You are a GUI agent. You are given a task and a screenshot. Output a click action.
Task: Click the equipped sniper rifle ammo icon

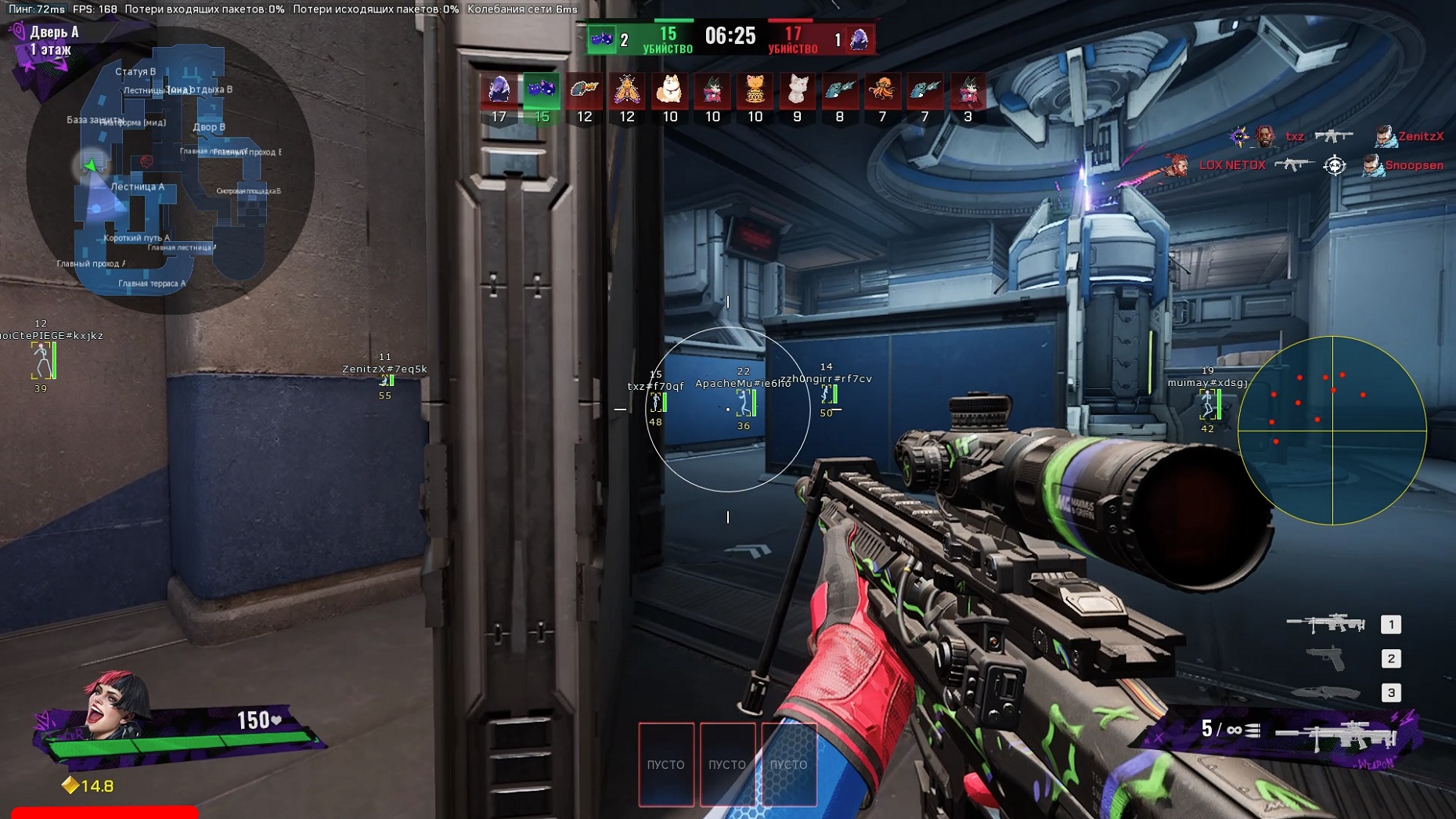tap(1335, 736)
